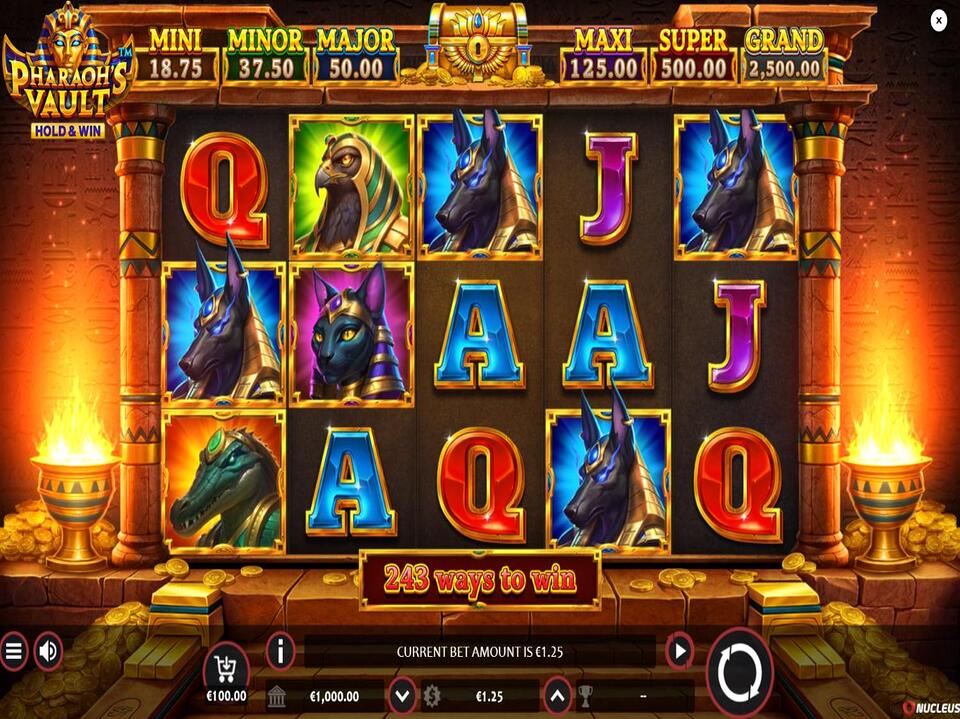
Task: Decrease the bet amount with the down arrow
Action: tap(402, 695)
